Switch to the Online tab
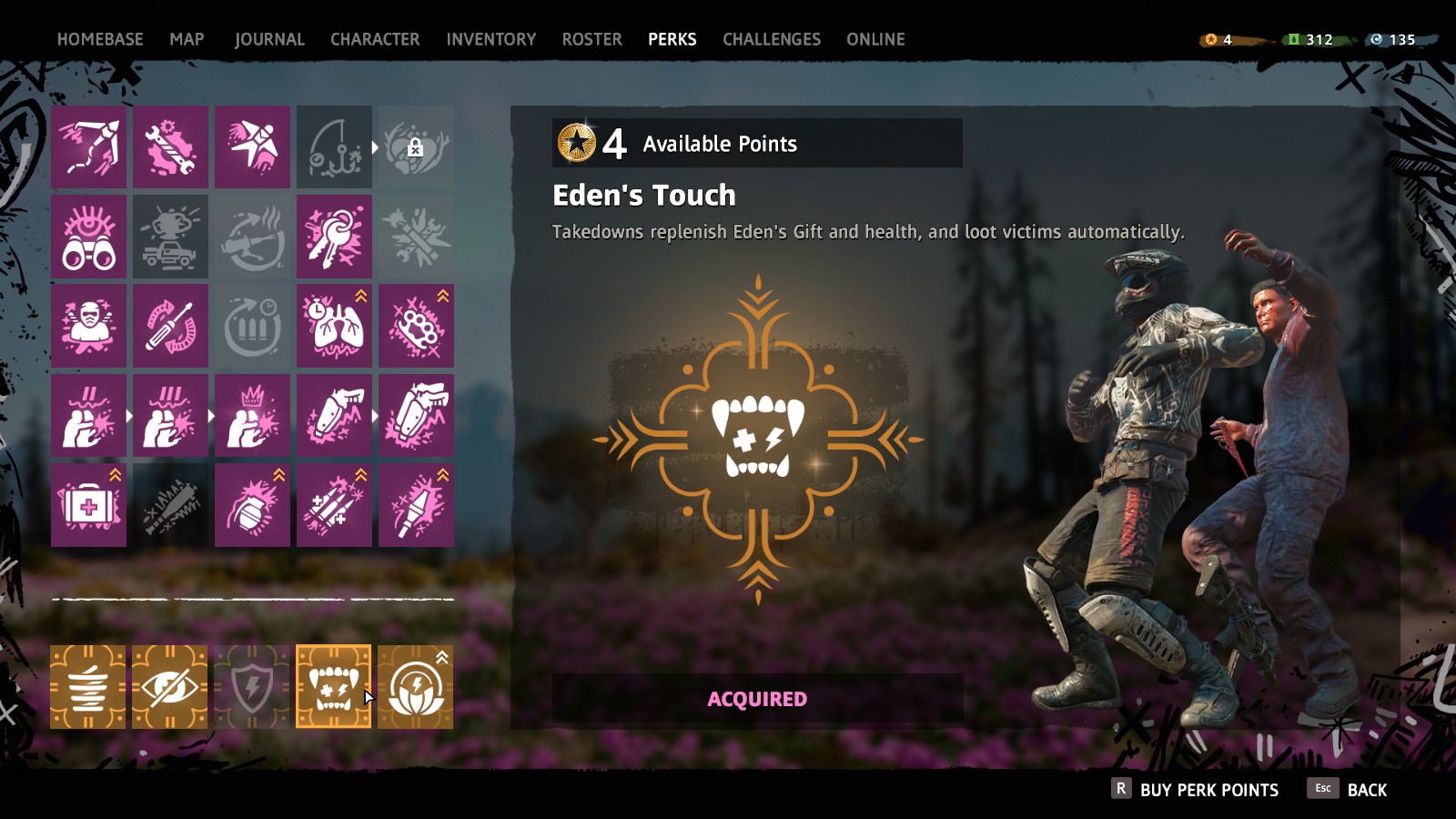Viewport: 1456px width, 819px height. (x=875, y=39)
